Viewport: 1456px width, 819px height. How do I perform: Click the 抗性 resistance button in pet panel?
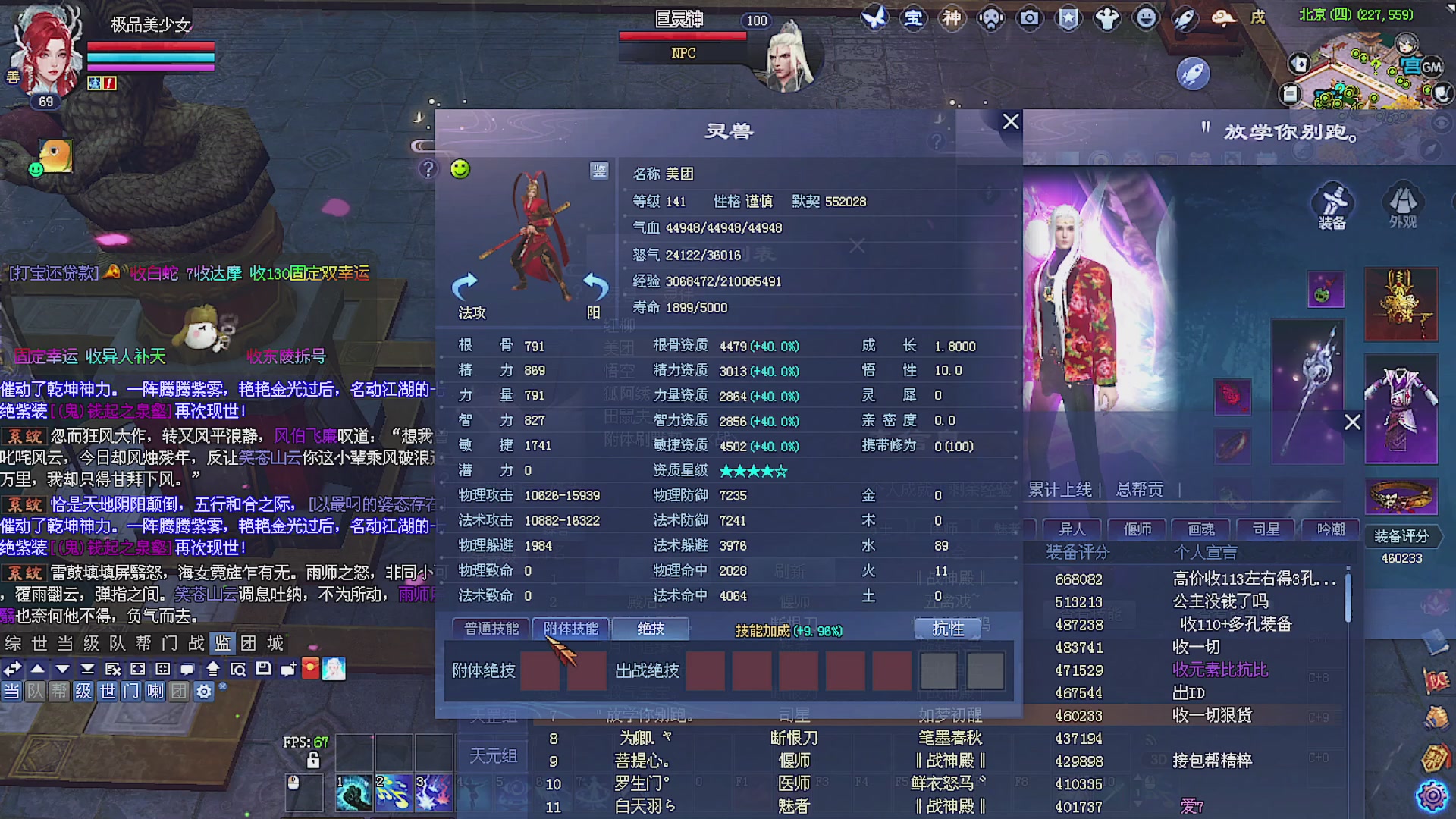click(x=946, y=629)
